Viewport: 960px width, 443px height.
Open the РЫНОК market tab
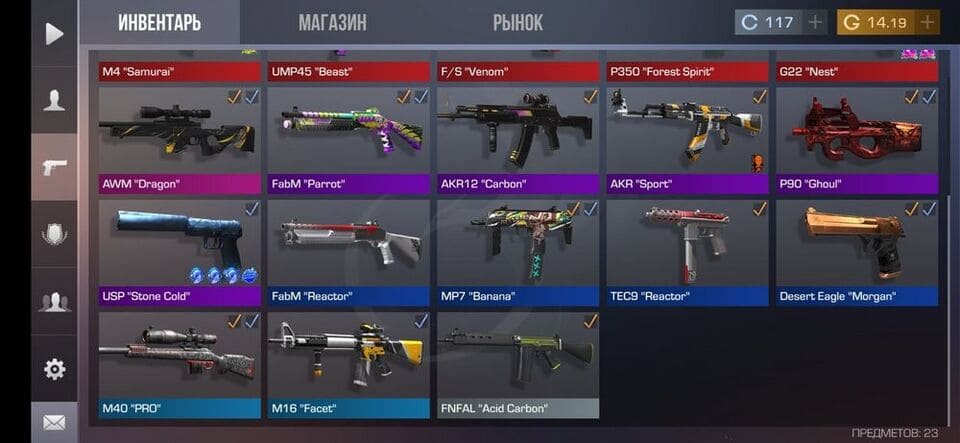(x=518, y=22)
